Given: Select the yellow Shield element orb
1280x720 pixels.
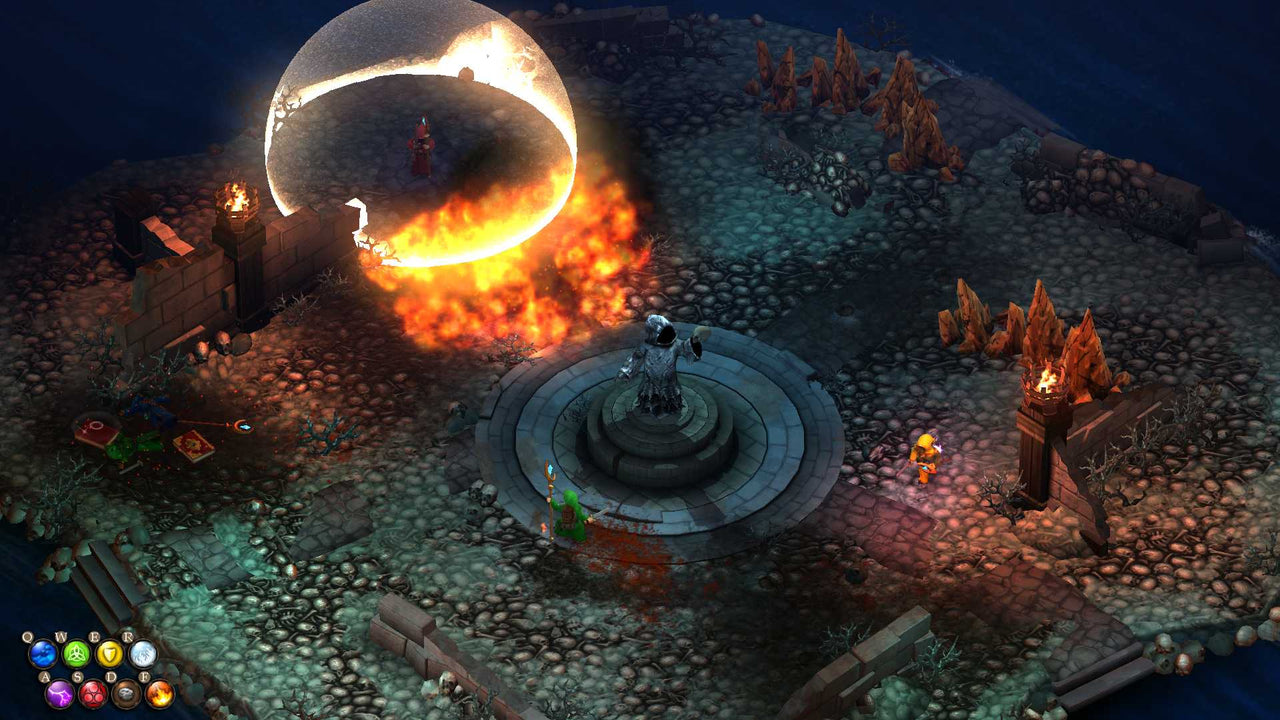Looking at the screenshot, I should click(111, 653).
